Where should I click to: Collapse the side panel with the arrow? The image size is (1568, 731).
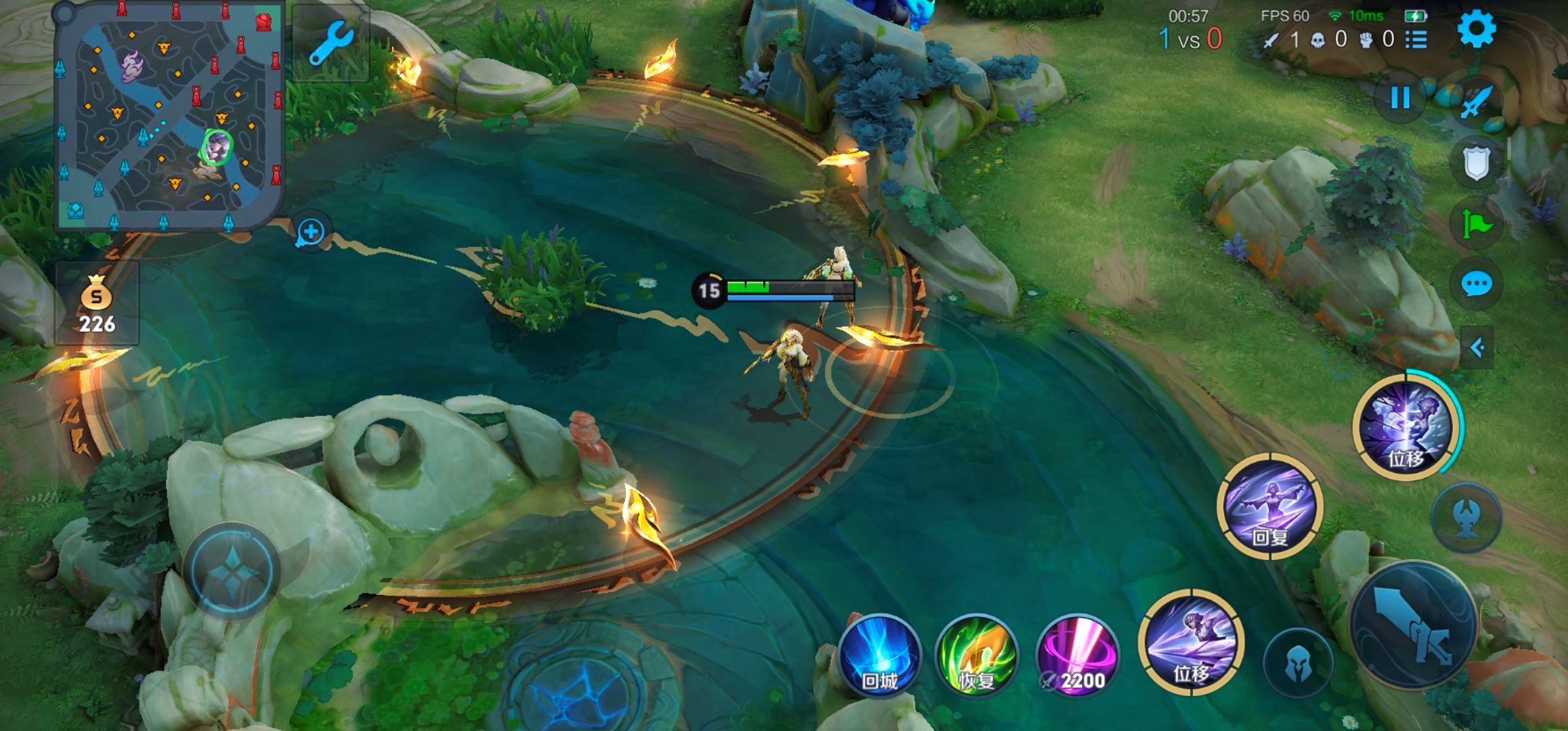[x=1477, y=348]
